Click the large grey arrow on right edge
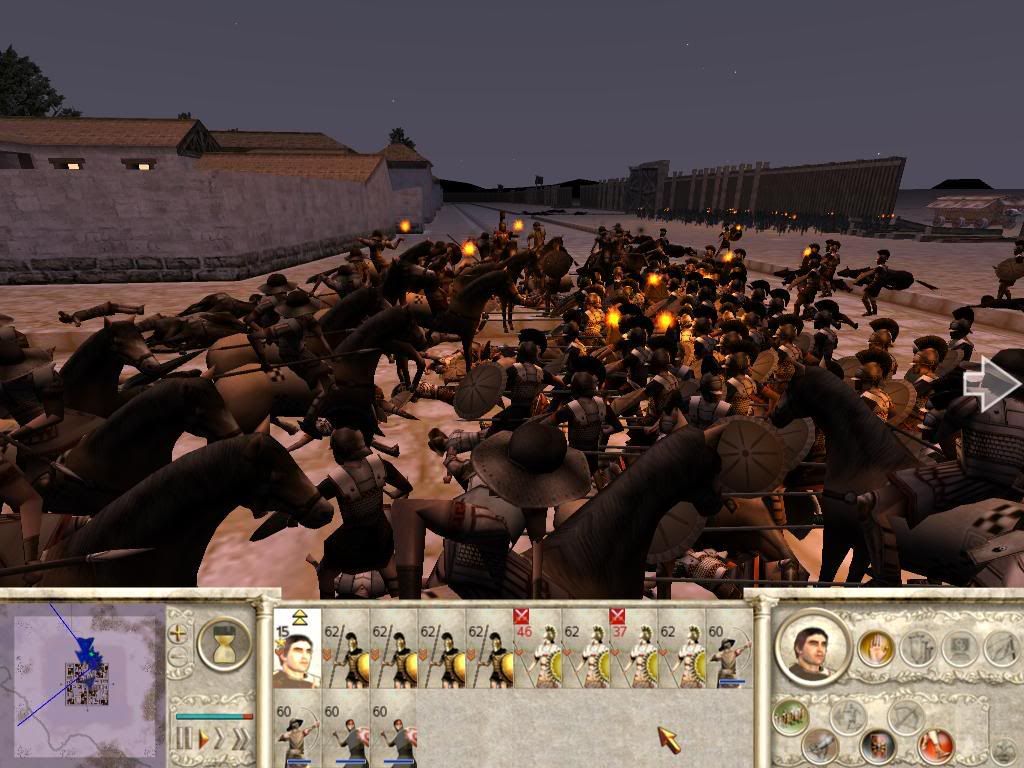The image size is (1024, 768). (x=991, y=383)
